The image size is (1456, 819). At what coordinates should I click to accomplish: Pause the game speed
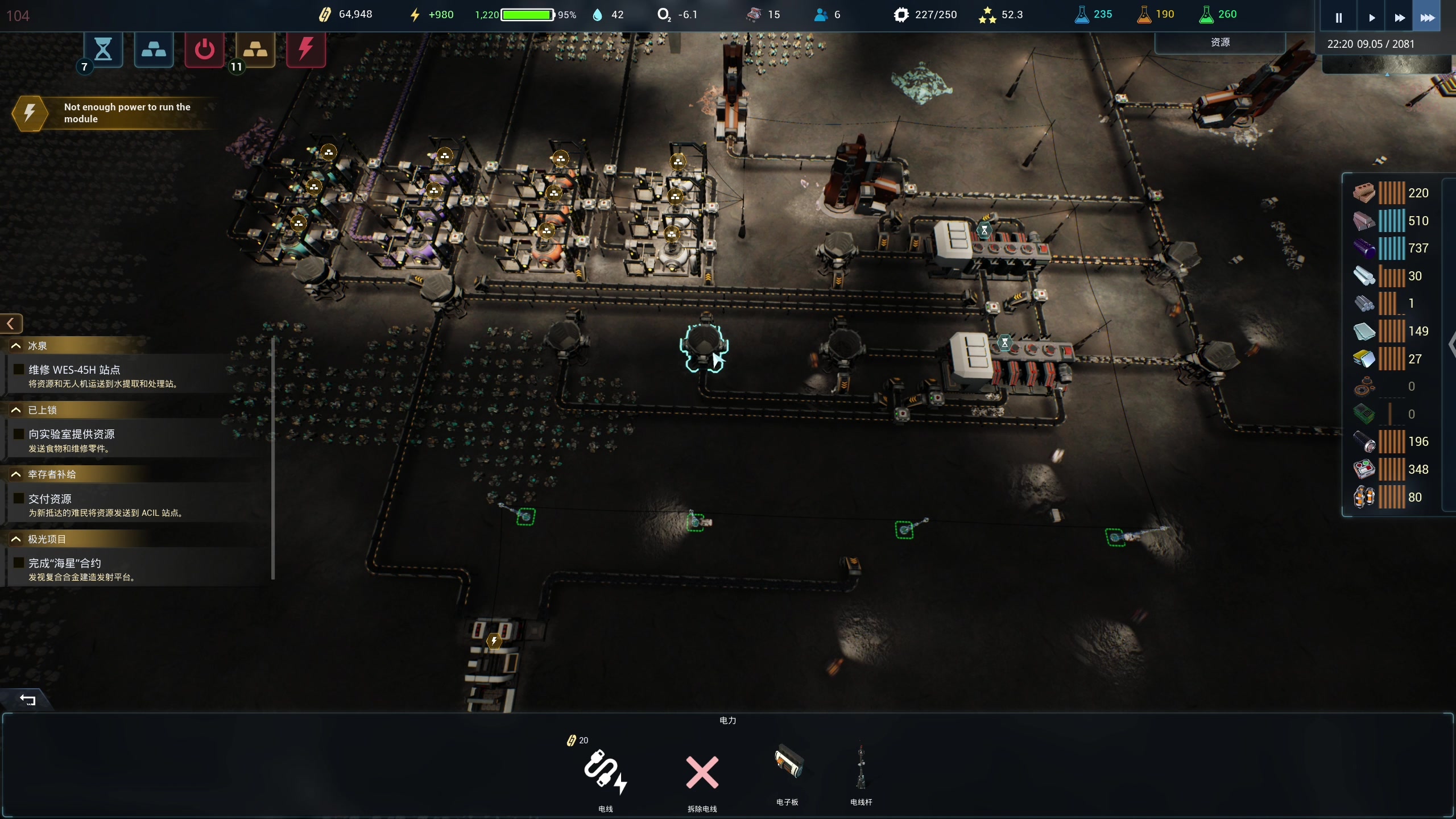point(1338,18)
